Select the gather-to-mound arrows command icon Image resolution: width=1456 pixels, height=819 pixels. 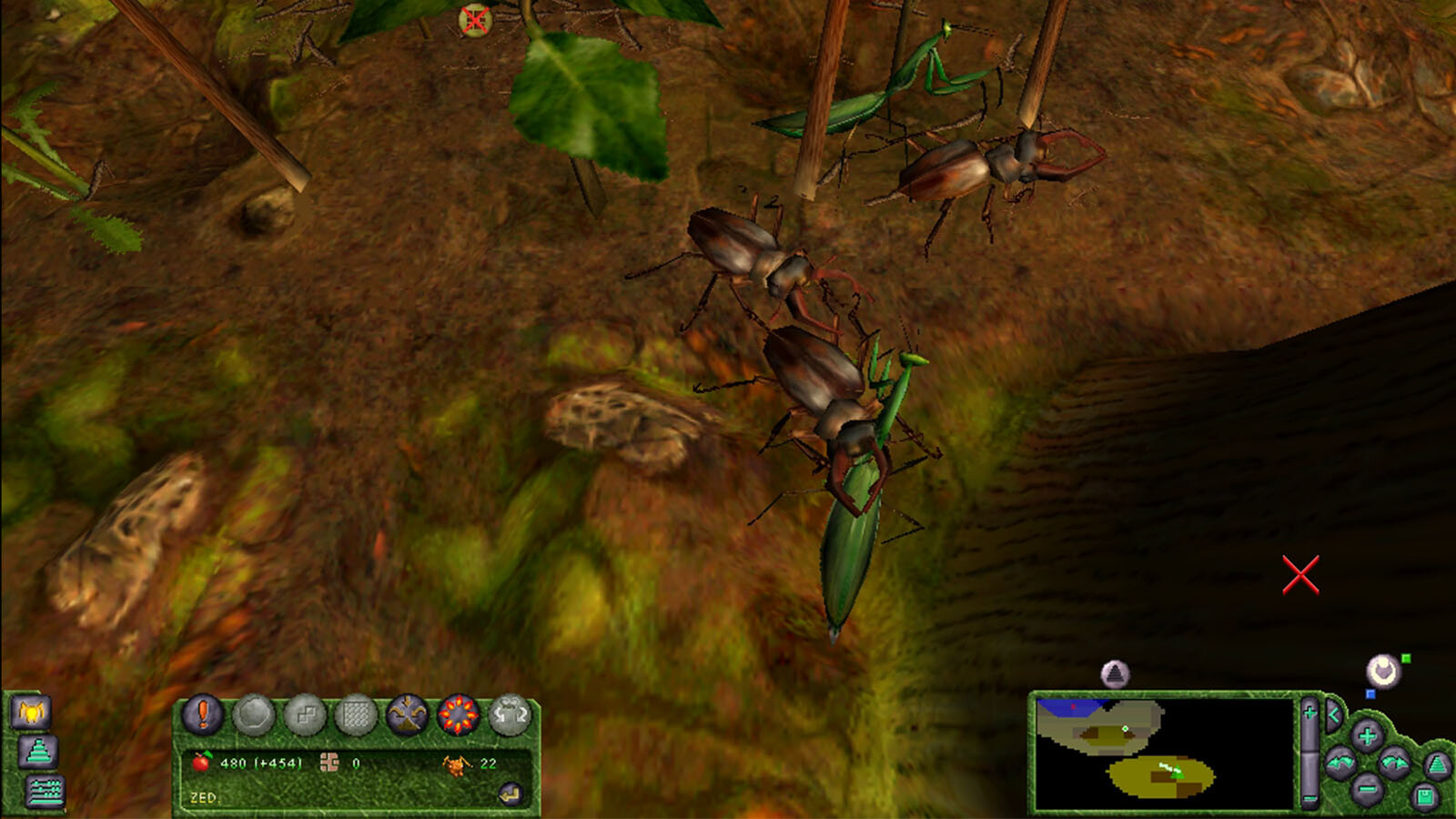click(407, 715)
